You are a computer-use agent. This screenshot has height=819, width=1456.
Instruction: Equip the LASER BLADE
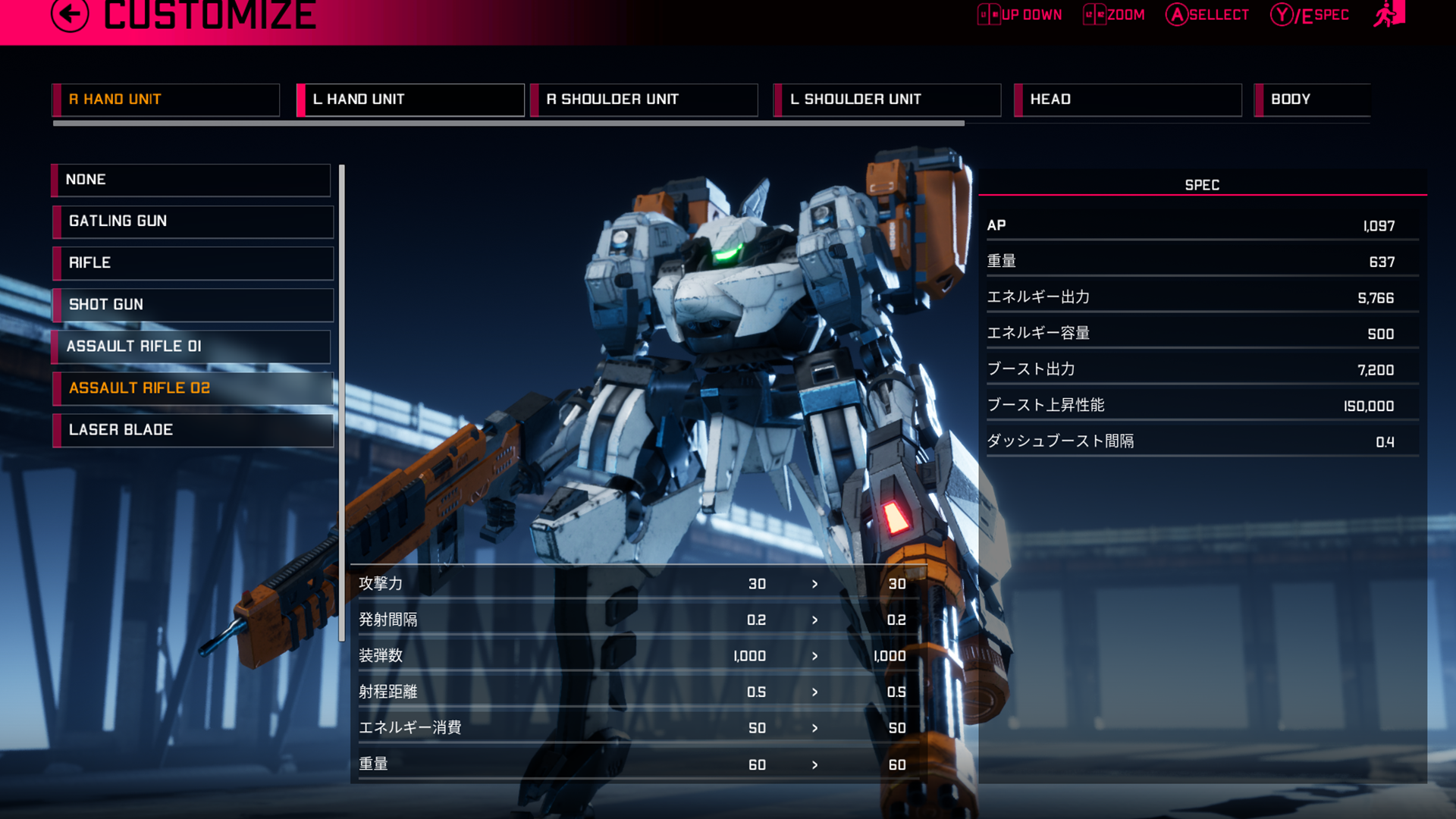coord(192,430)
